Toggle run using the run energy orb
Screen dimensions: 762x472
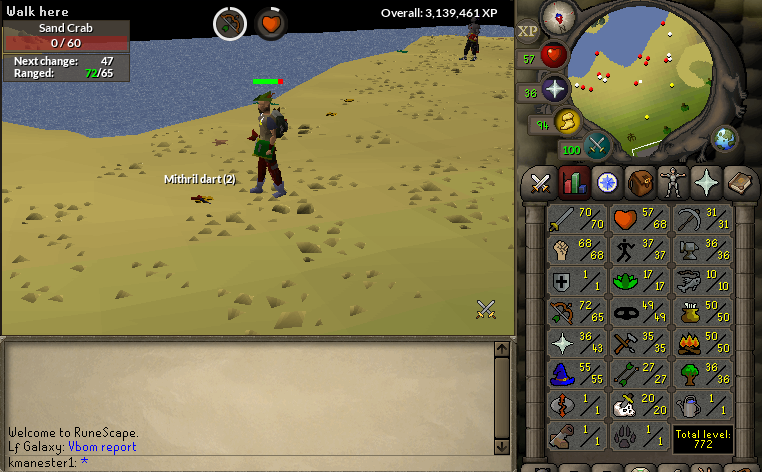tap(567, 121)
